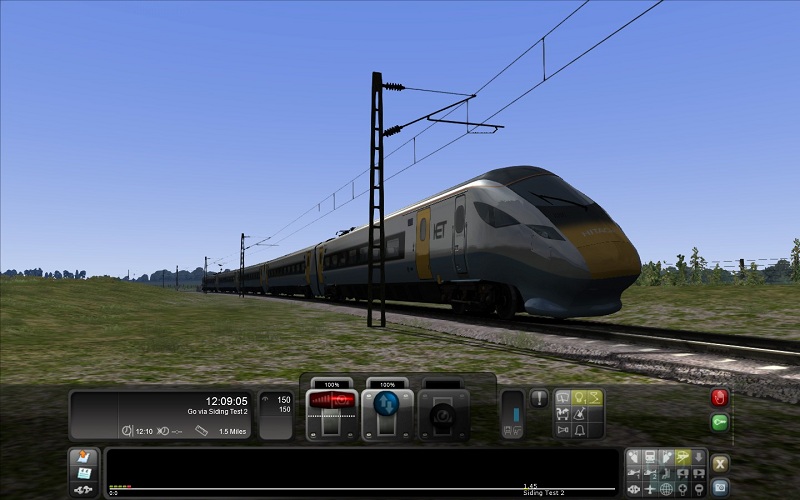Take a screenshot with the camera button
The image size is (800, 500).
point(719,487)
